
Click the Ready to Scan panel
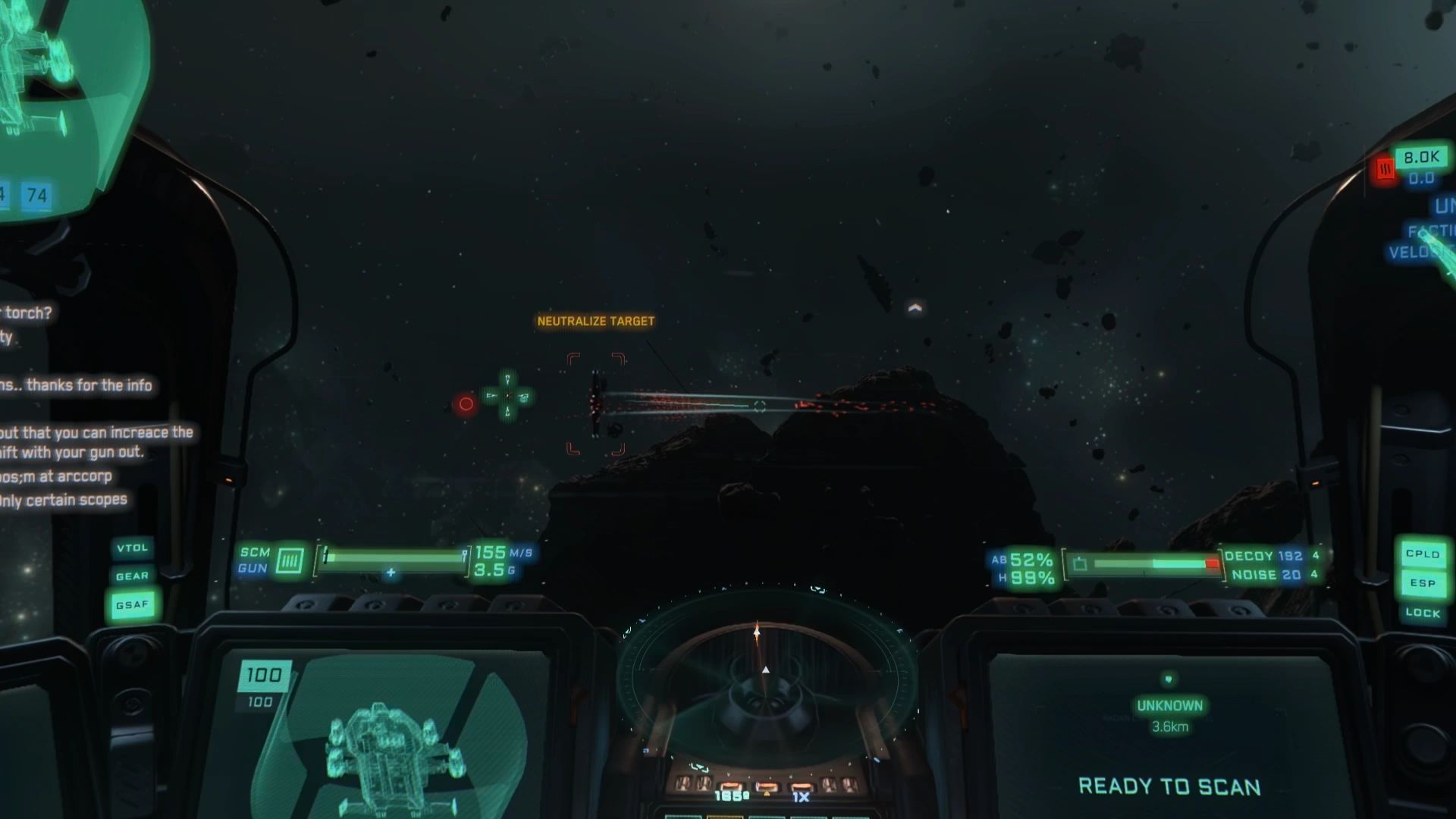1169,786
